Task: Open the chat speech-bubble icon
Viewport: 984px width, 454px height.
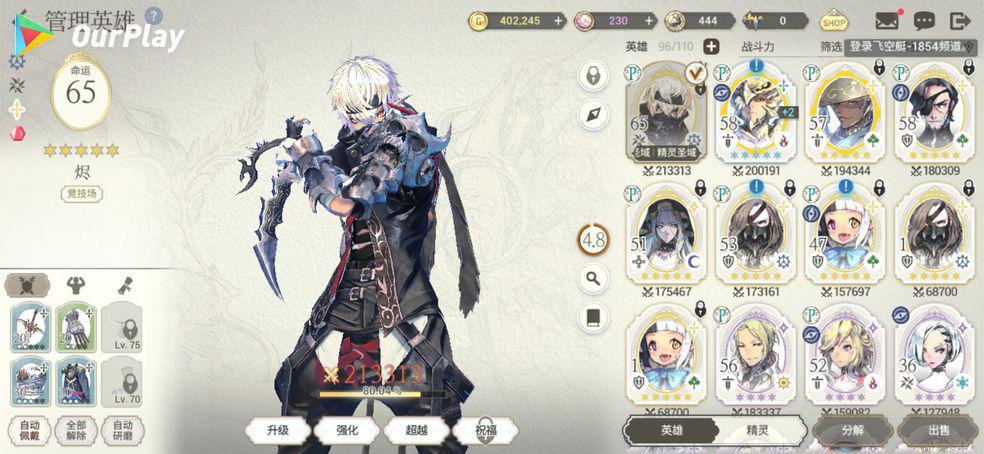Action: (924, 20)
